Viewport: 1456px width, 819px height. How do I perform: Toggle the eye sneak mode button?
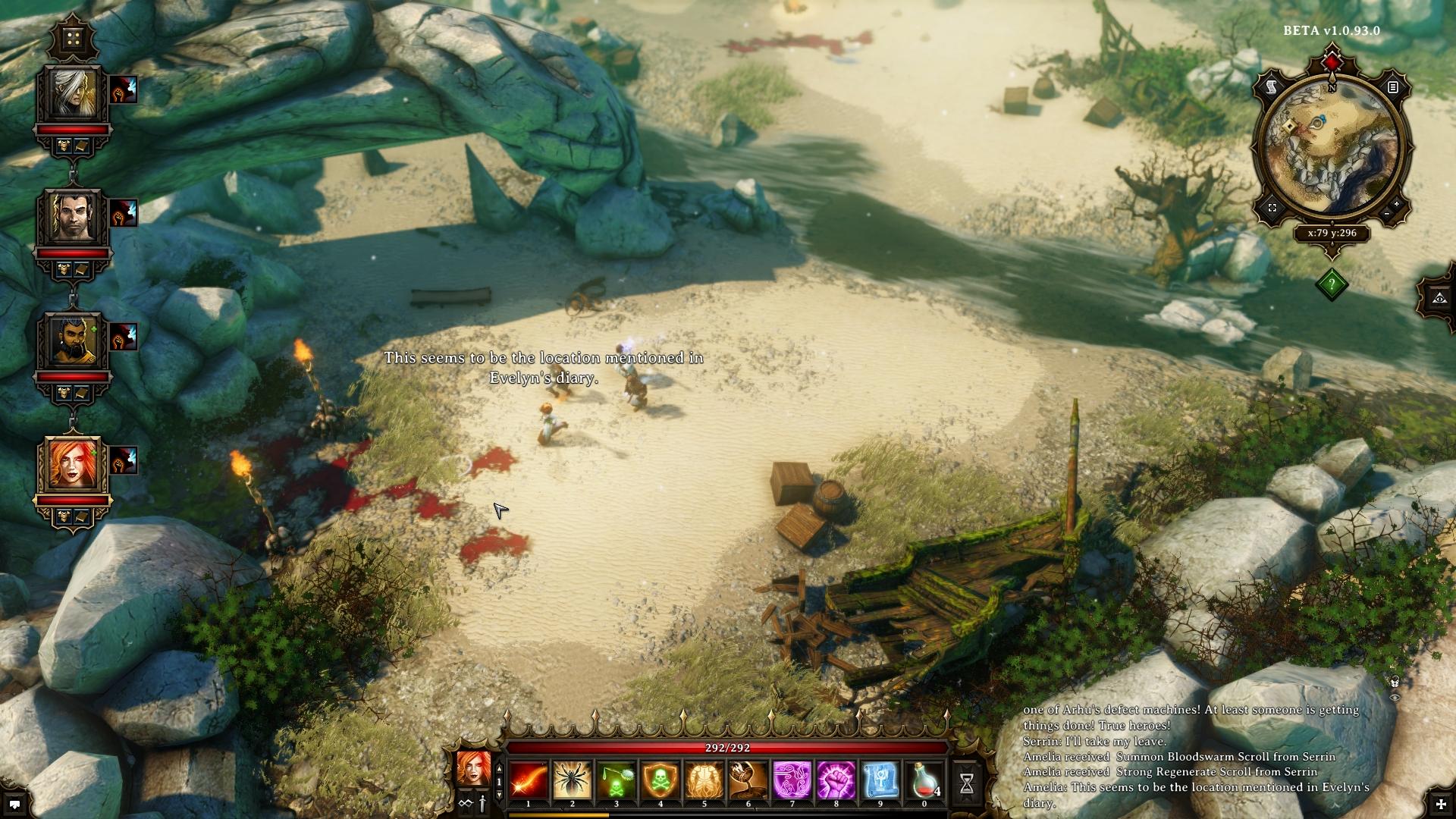tap(1439, 297)
